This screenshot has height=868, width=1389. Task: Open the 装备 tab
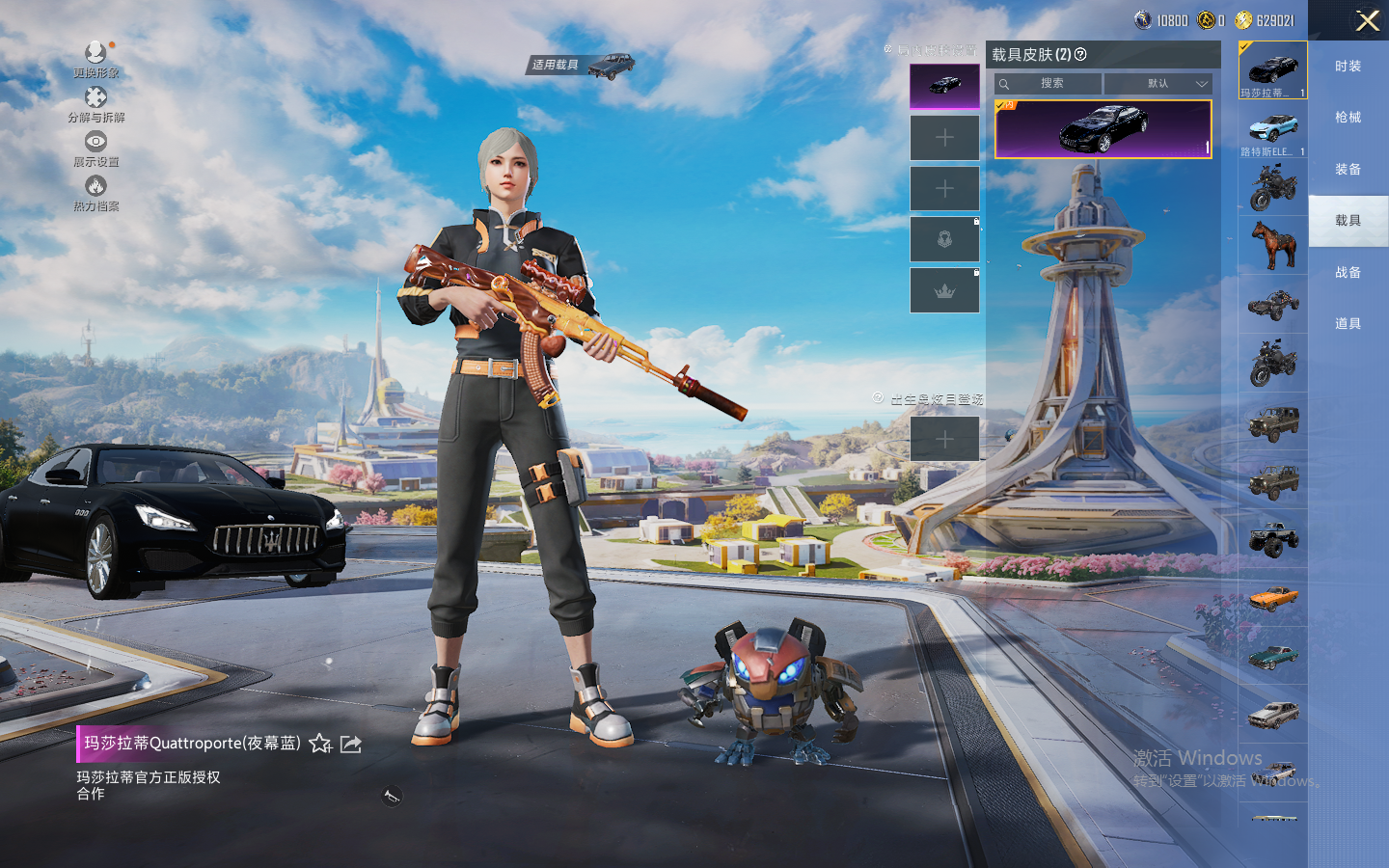click(x=1348, y=170)
